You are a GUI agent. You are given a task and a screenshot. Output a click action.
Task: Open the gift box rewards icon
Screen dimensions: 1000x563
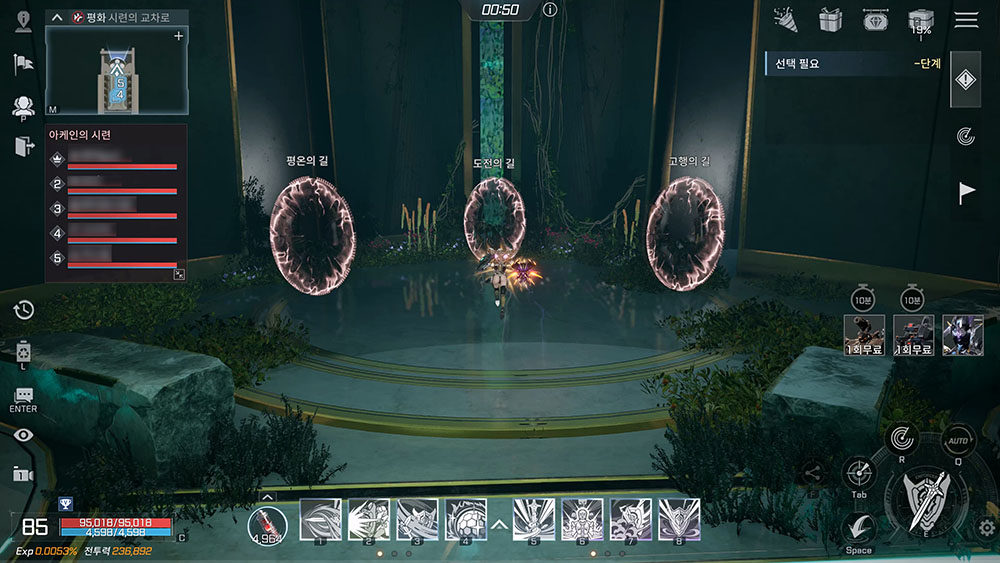[x=830, y=20]
